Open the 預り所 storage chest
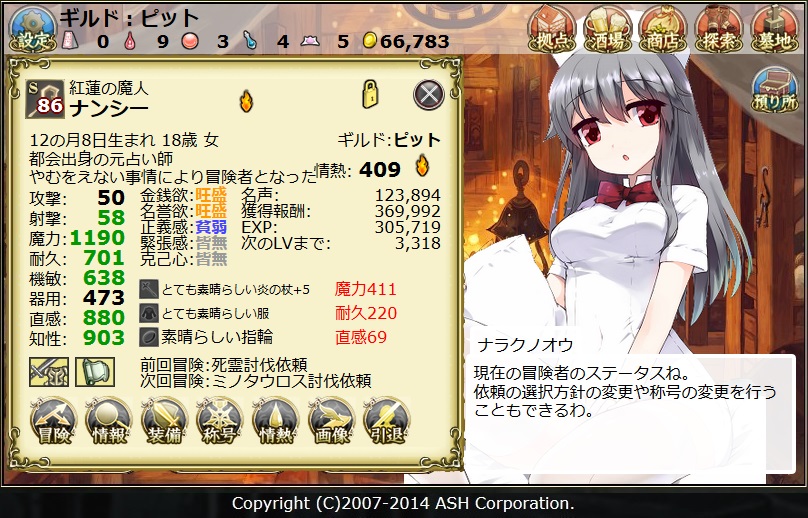This screenshot has height=518, width=808. click(774, 88)
